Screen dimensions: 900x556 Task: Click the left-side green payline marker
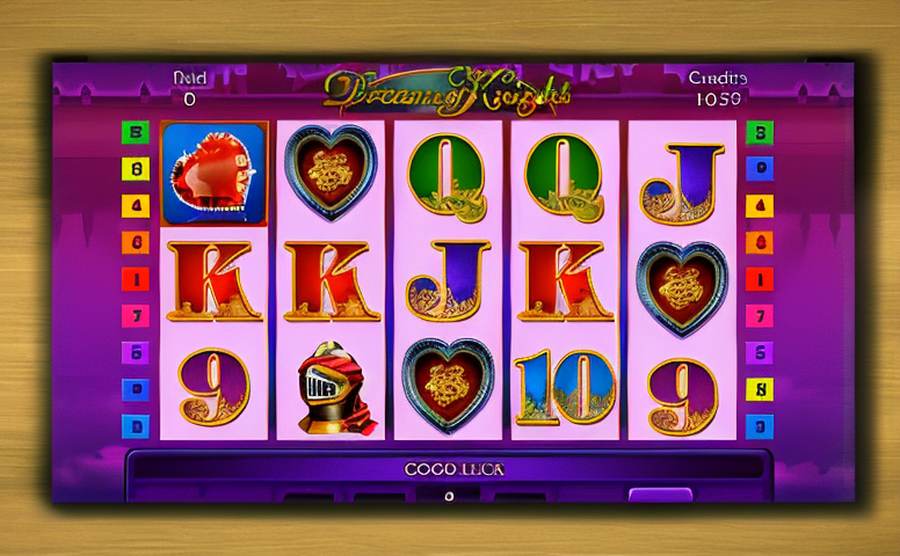tap(135, 131)
